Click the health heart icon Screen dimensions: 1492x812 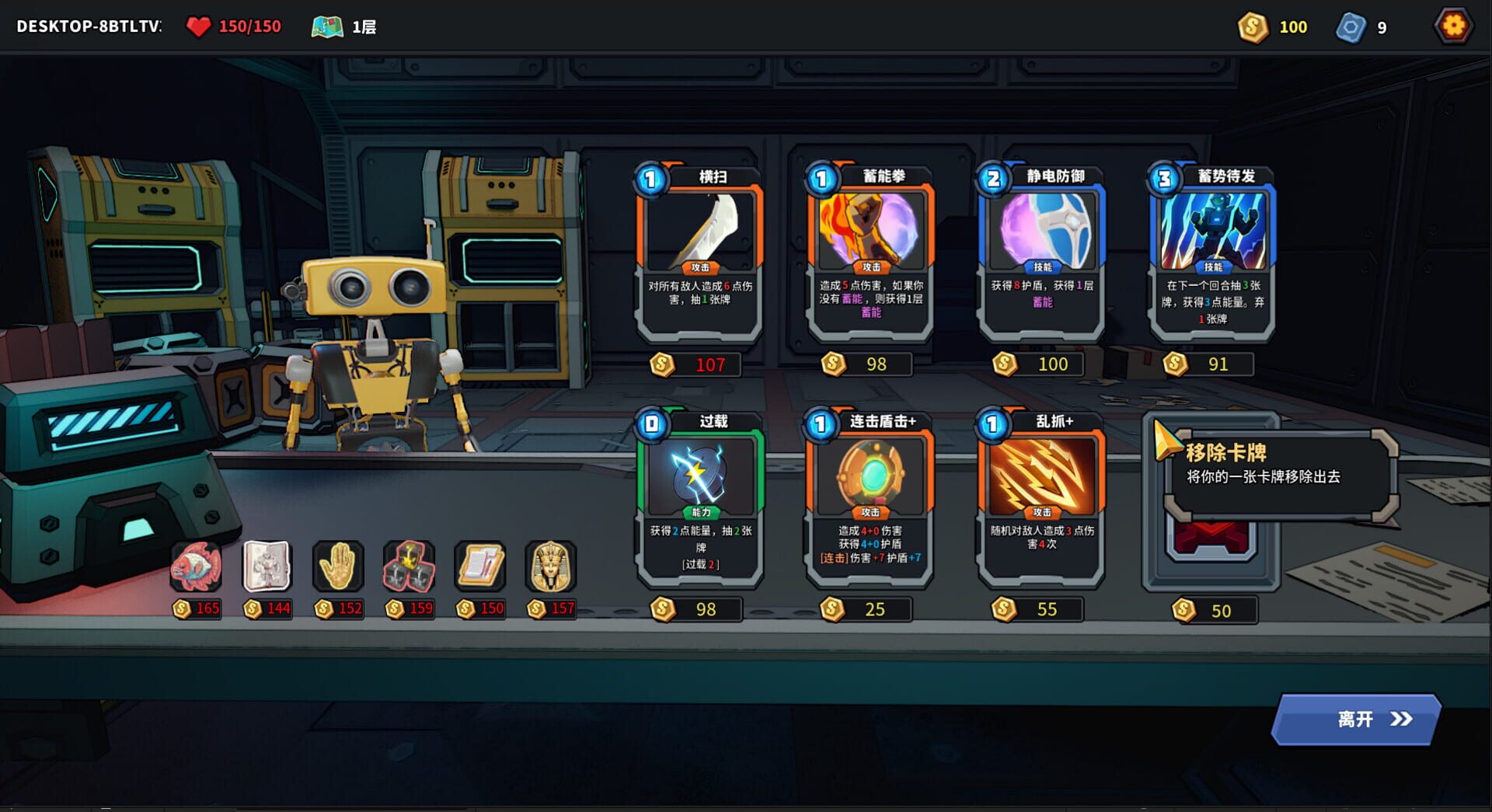(200, 25)
